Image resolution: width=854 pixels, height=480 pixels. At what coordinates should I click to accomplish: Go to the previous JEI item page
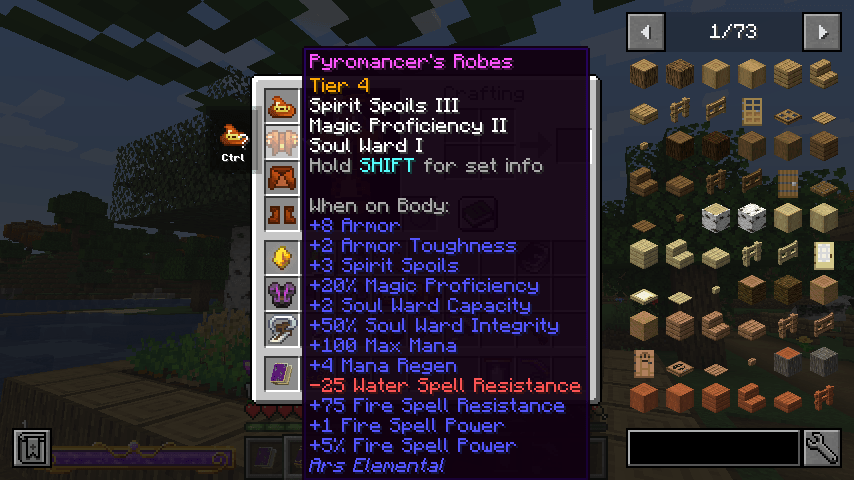point(645,32)
